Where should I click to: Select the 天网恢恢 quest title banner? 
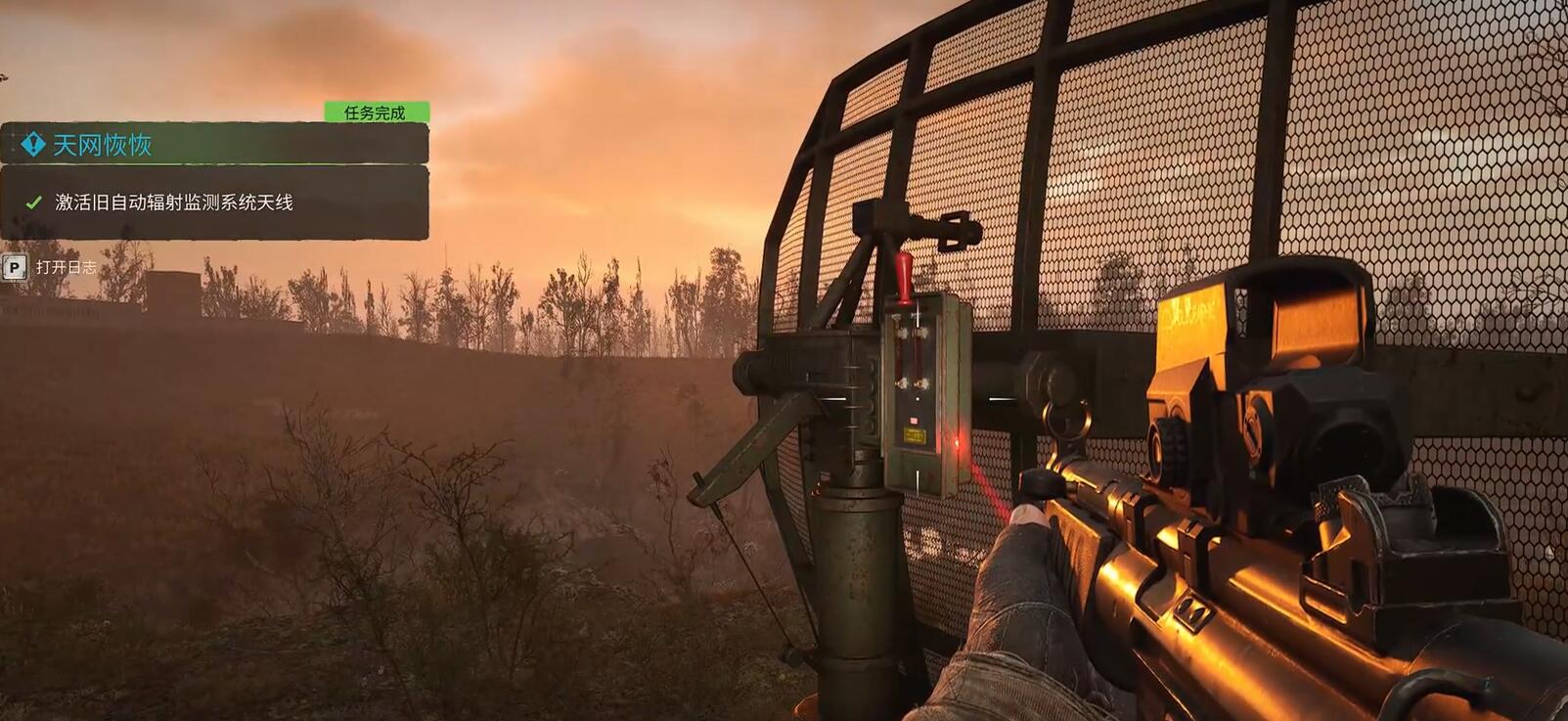point(102,145)
